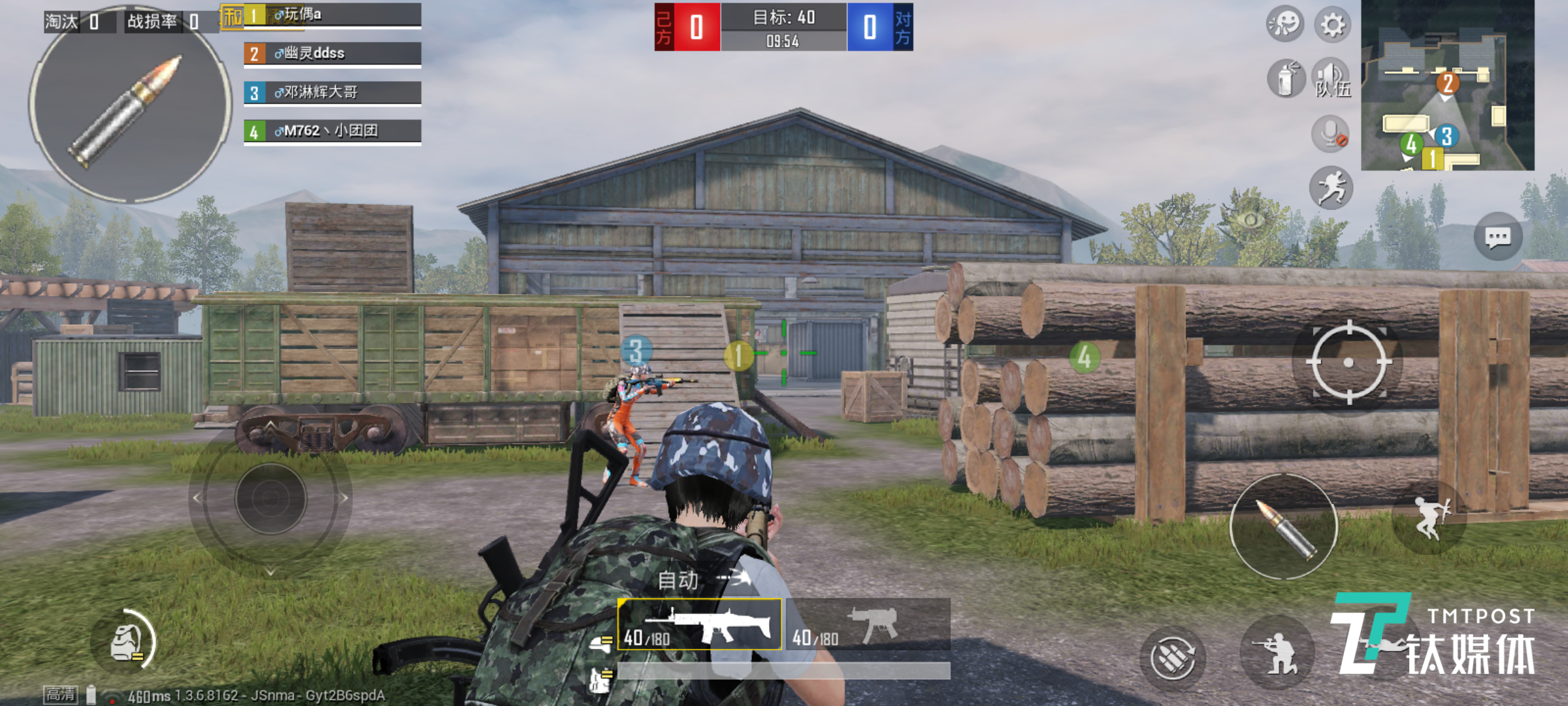Expand the minimap
1568x706 pixels.
point(1447,86)
